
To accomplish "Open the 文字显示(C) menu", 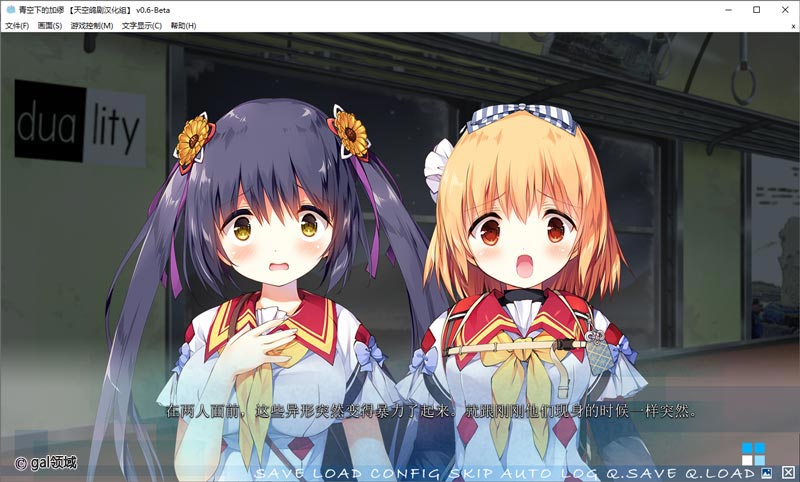I will pos(142,25).
